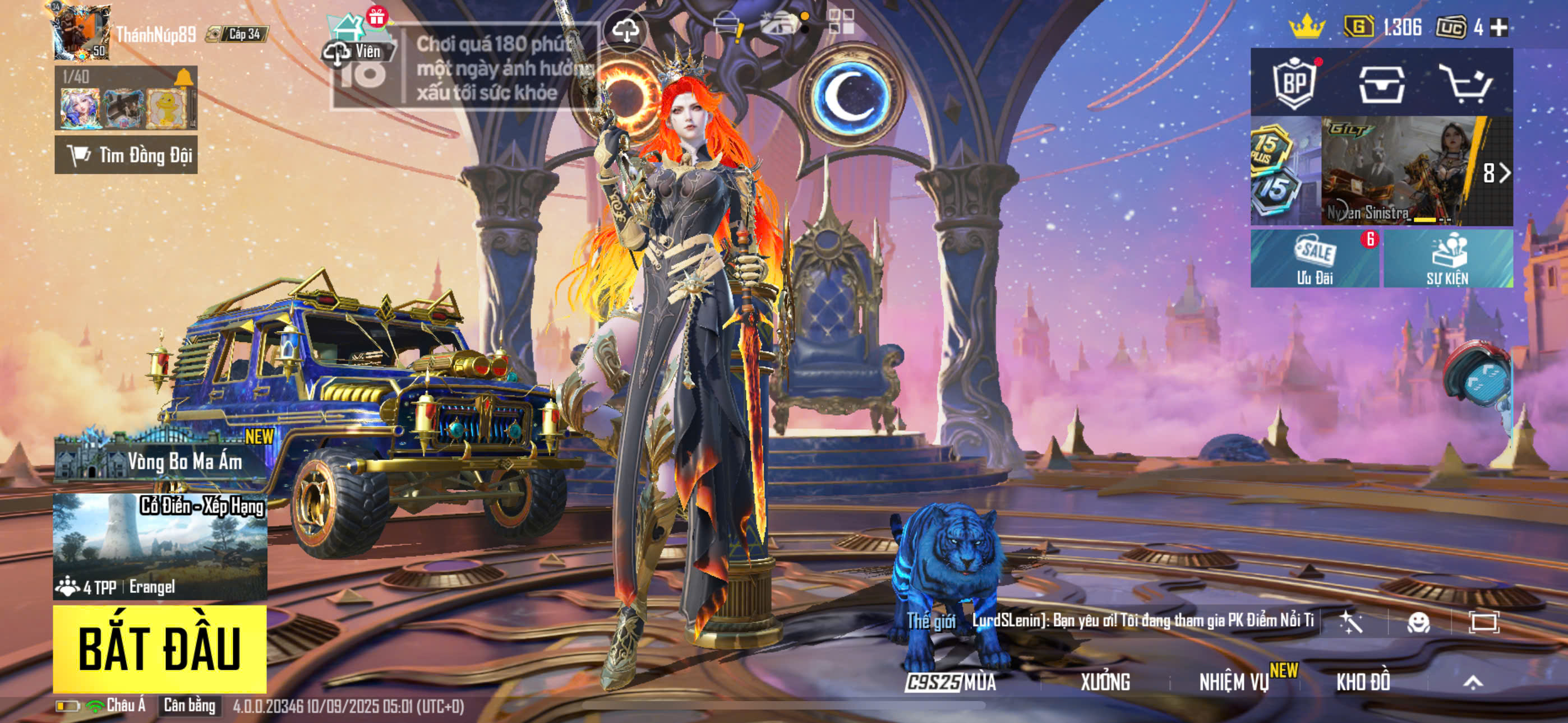The width and height of the screenshot is (1568, 723).
Task: Click Tìm Đồng Đội to find teammates
Action: pyautogui.click(x=126, y=155)
